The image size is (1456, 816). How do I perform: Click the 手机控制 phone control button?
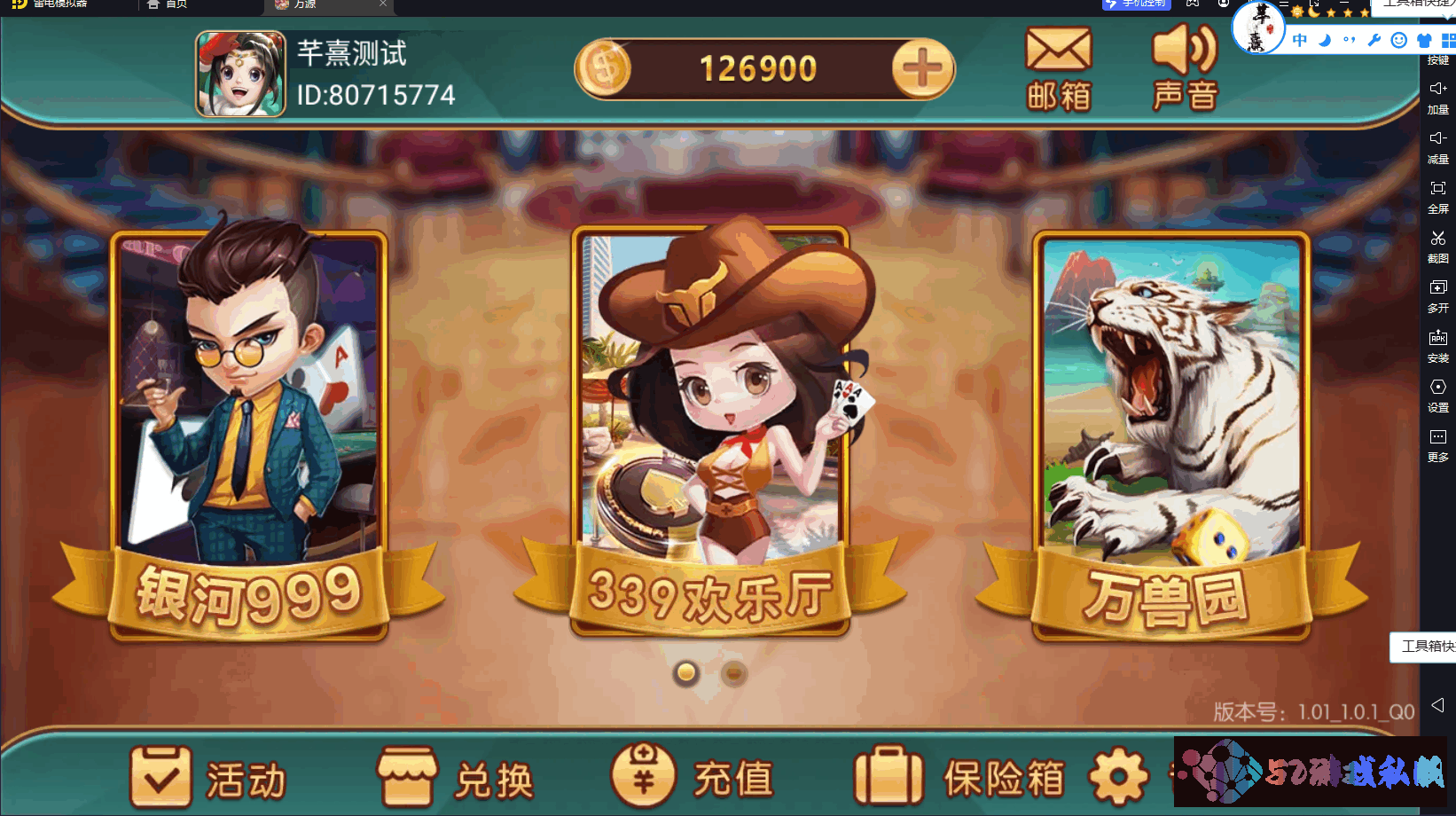tap(1138, 5)
